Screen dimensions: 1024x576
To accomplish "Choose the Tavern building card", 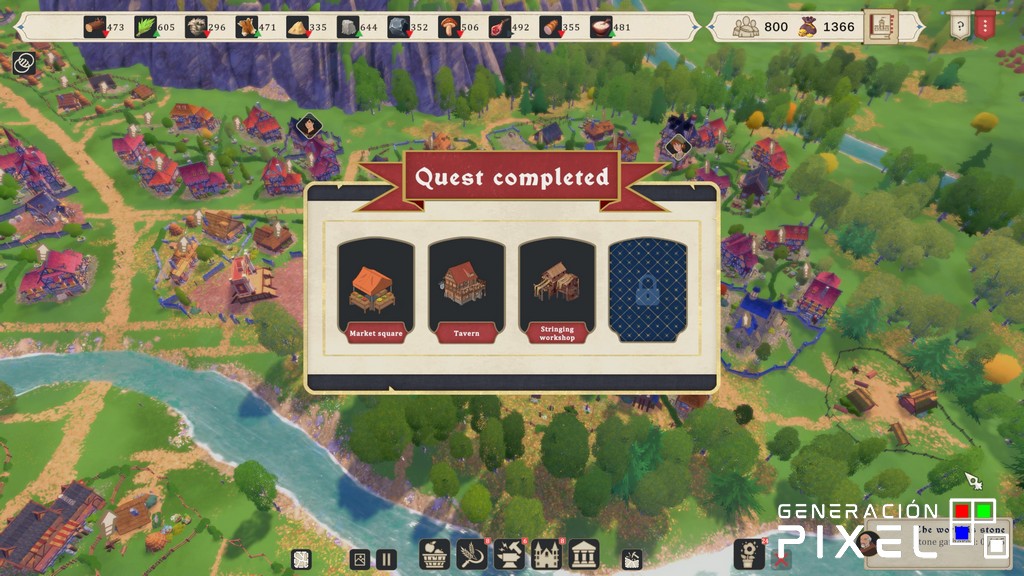I will 466,291.
